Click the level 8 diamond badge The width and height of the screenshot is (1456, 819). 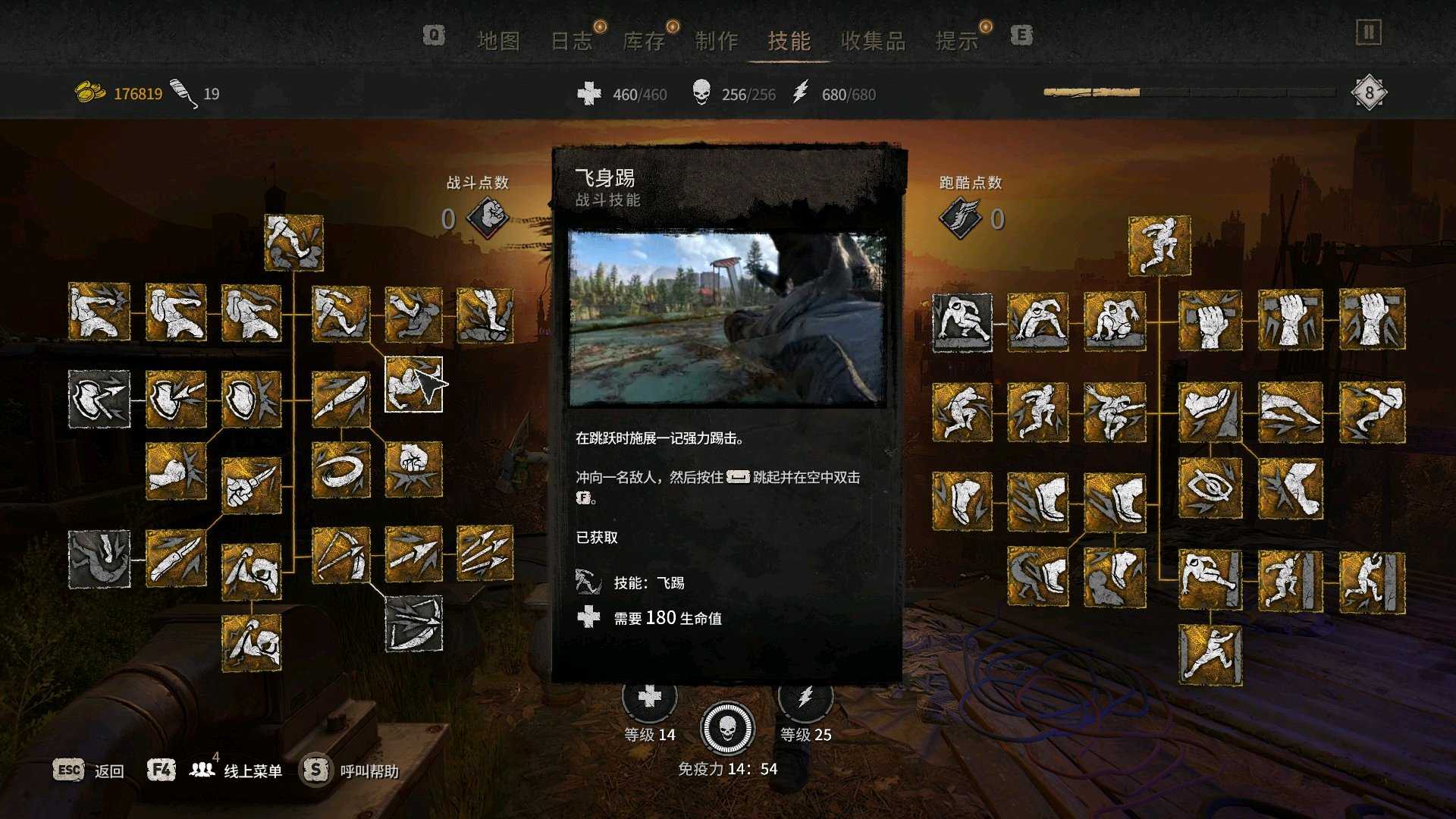click(x=1369, y=91)
